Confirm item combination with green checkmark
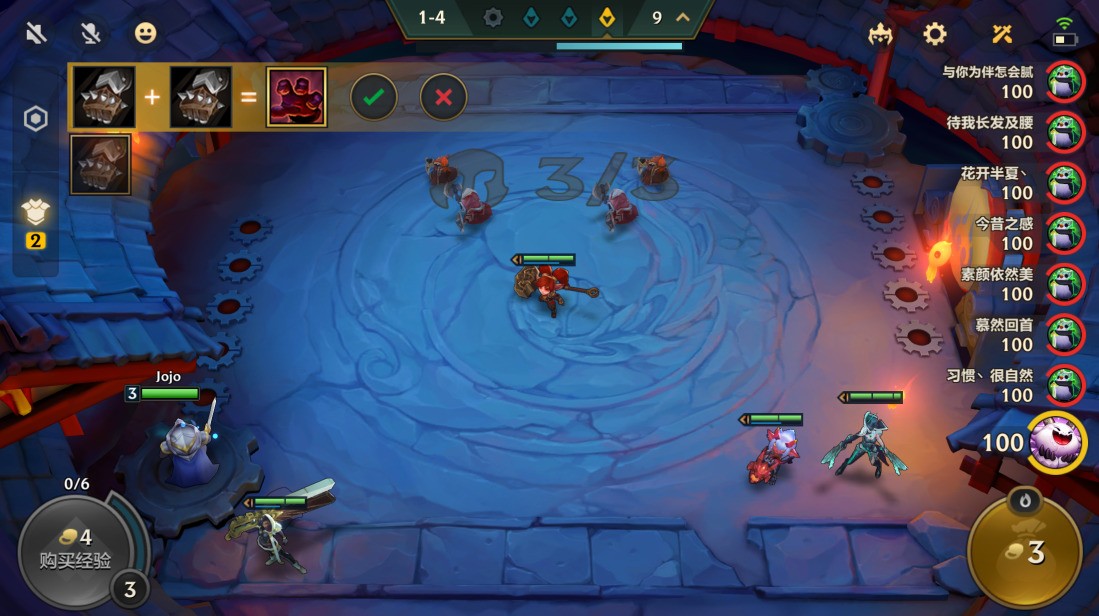Image resolution: width=1099 pixels, height=616 pixels. pyautogui.click(x=373, y=97)
